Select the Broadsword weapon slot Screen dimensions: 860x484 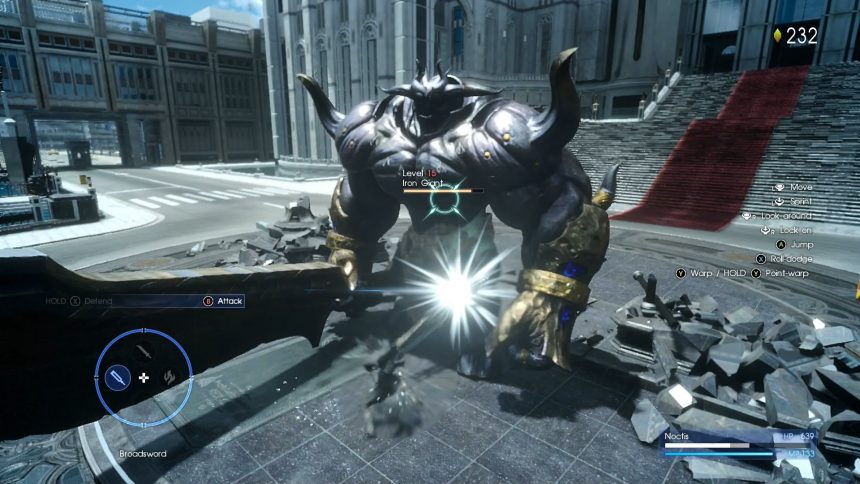[x=118, y=378]
